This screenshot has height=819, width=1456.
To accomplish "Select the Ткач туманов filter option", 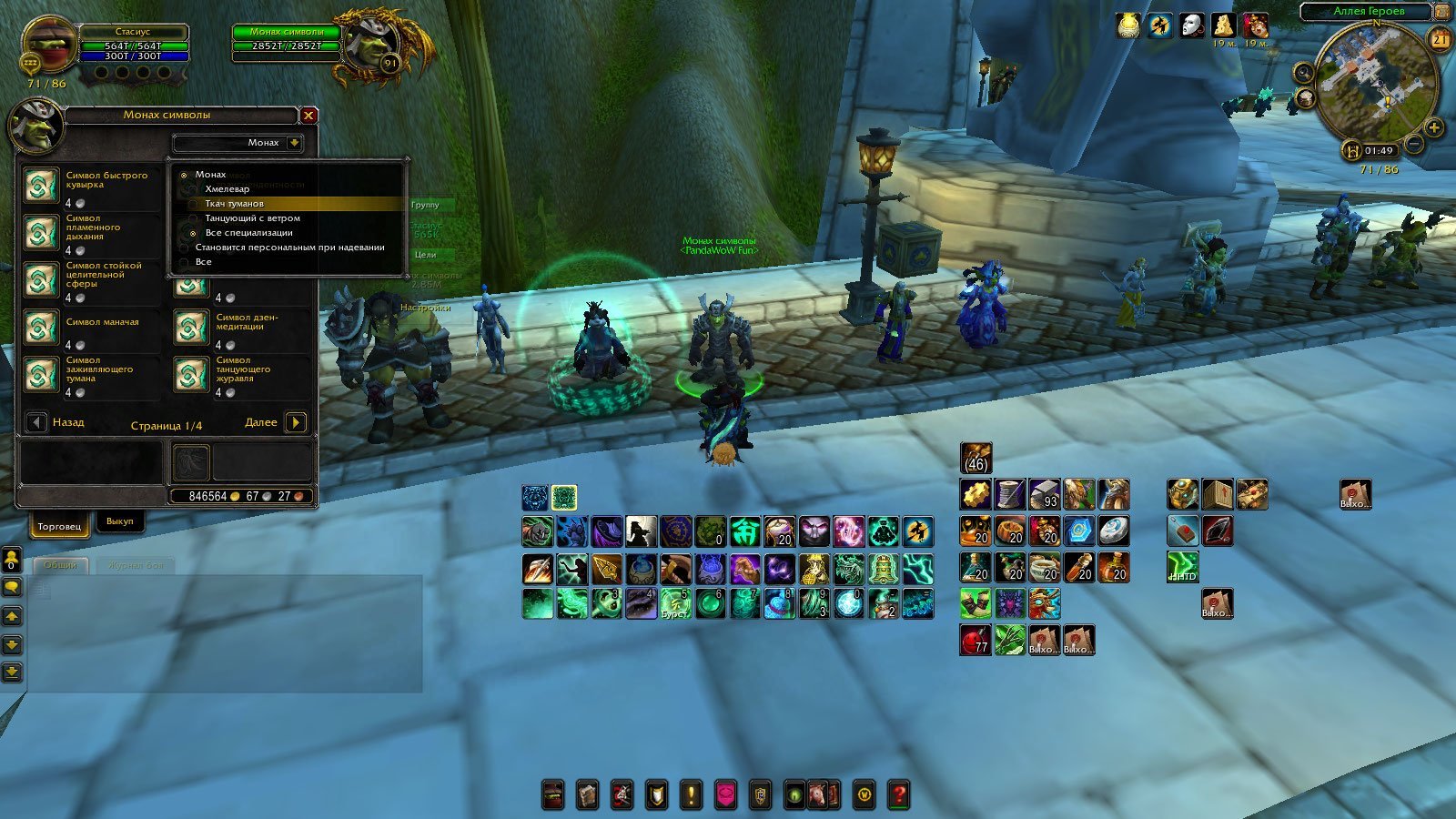I will tap(234, 204).
